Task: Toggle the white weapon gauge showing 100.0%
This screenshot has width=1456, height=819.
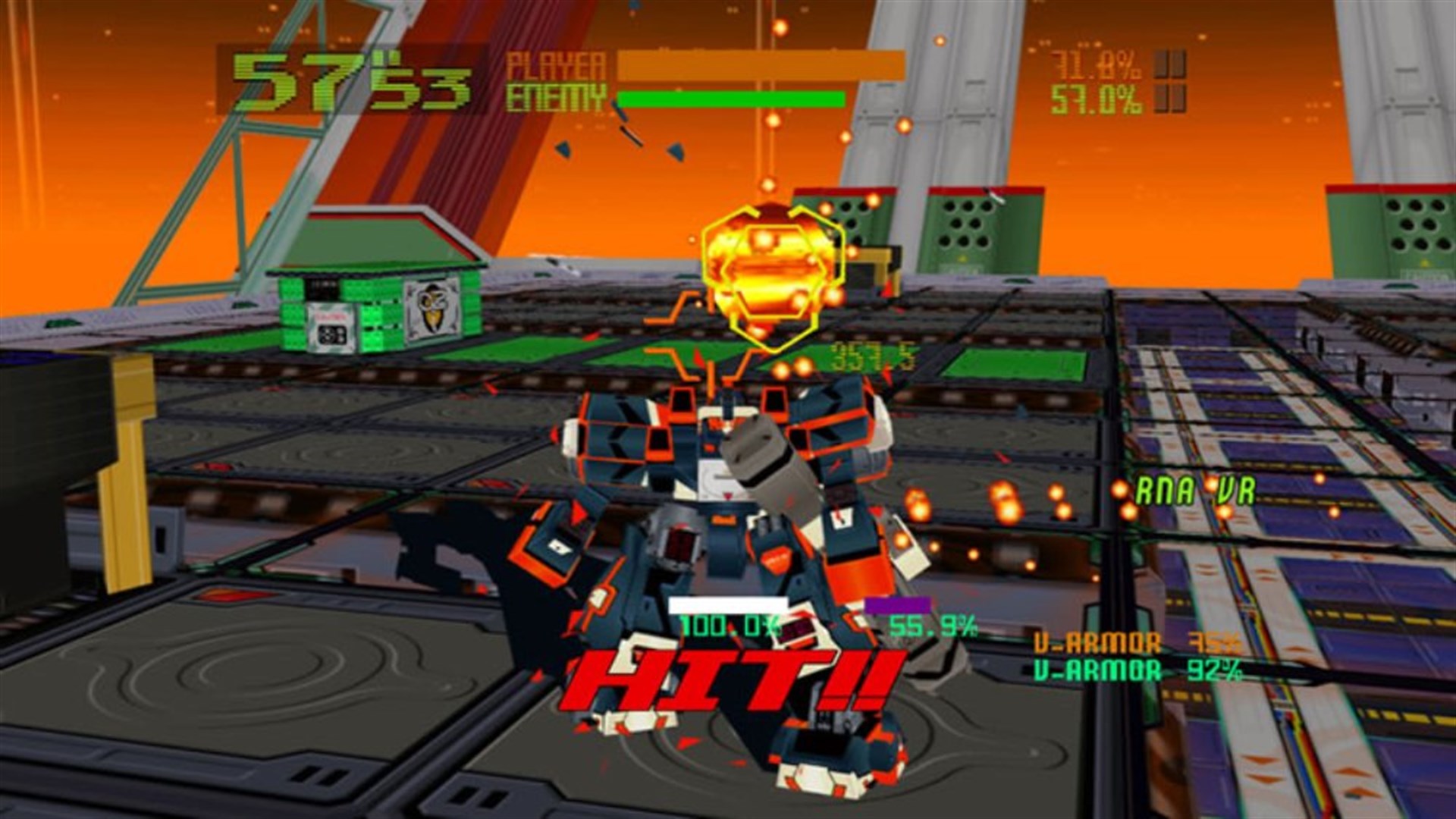Action: pyautogui.click(x=726, y=604)
